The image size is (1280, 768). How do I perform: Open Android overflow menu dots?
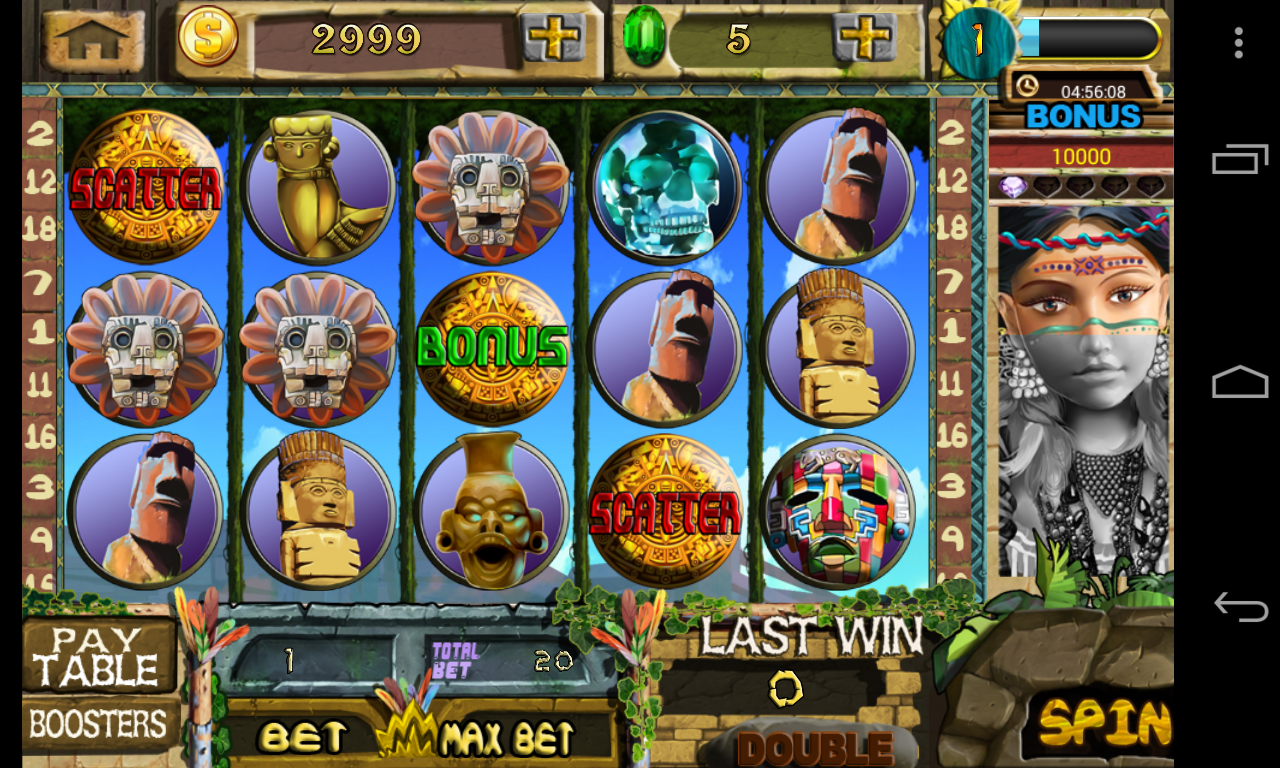[1239, 43]
